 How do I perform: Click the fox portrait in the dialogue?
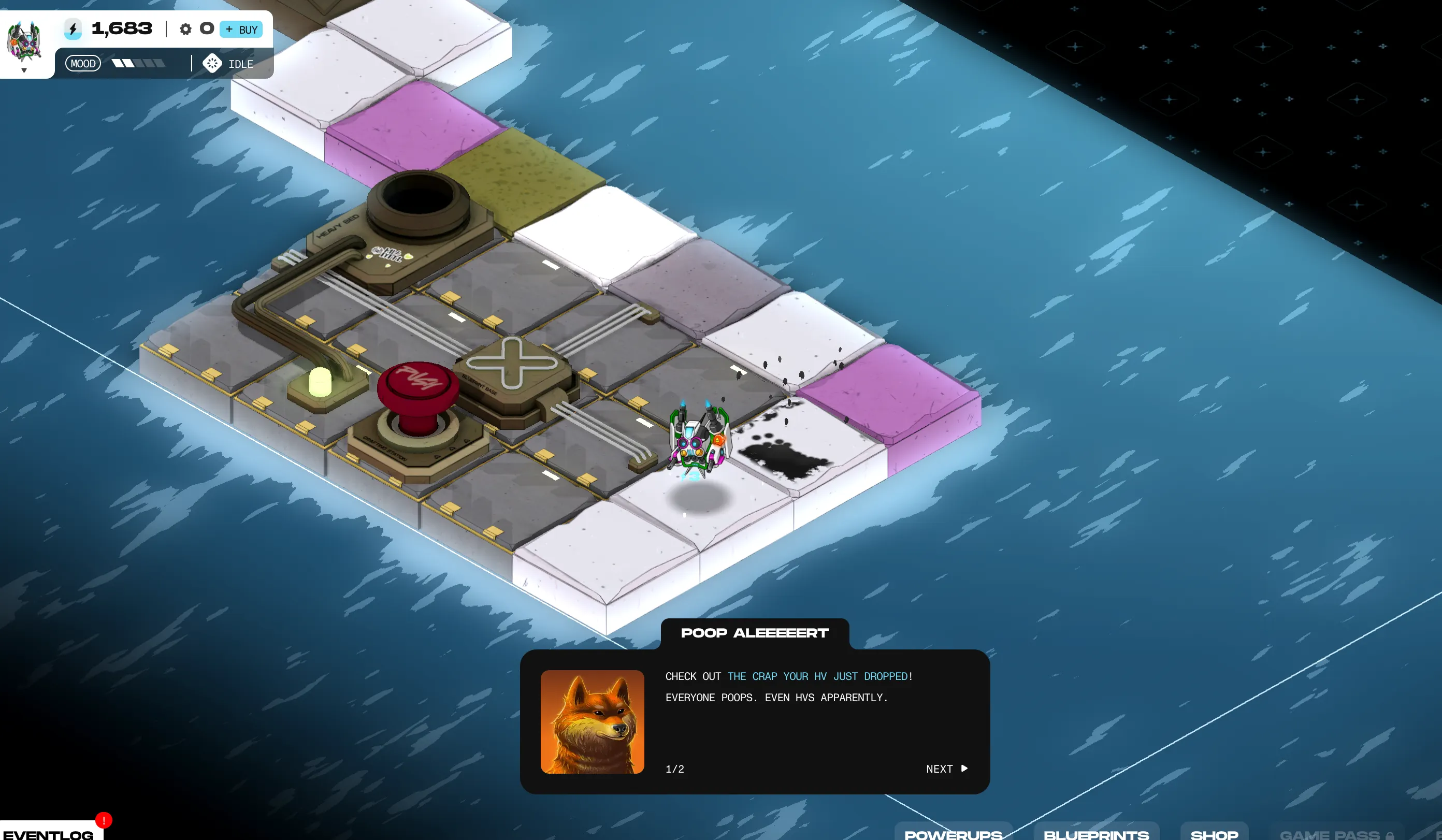click(592, 721)
